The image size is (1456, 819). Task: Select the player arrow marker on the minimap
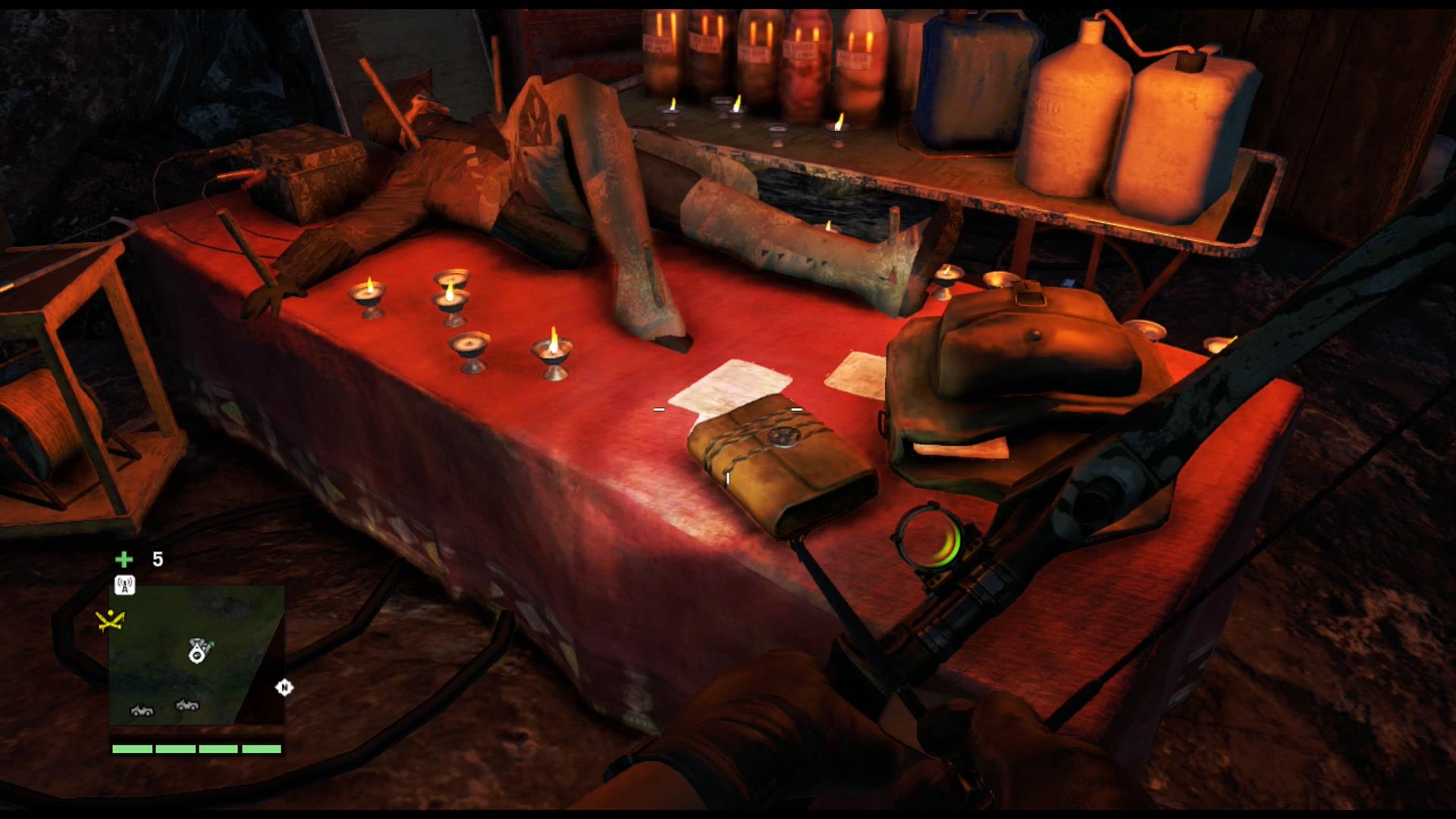tap(197, 652)
